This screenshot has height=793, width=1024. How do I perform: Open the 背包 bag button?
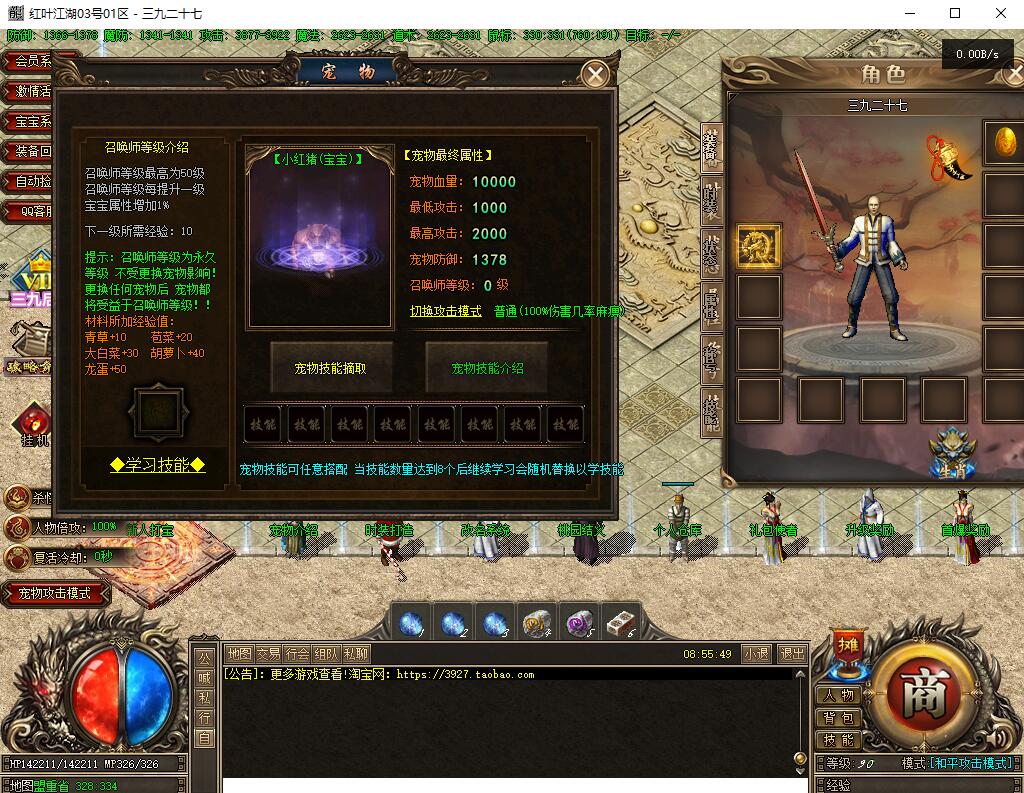[x=839, y=717]
